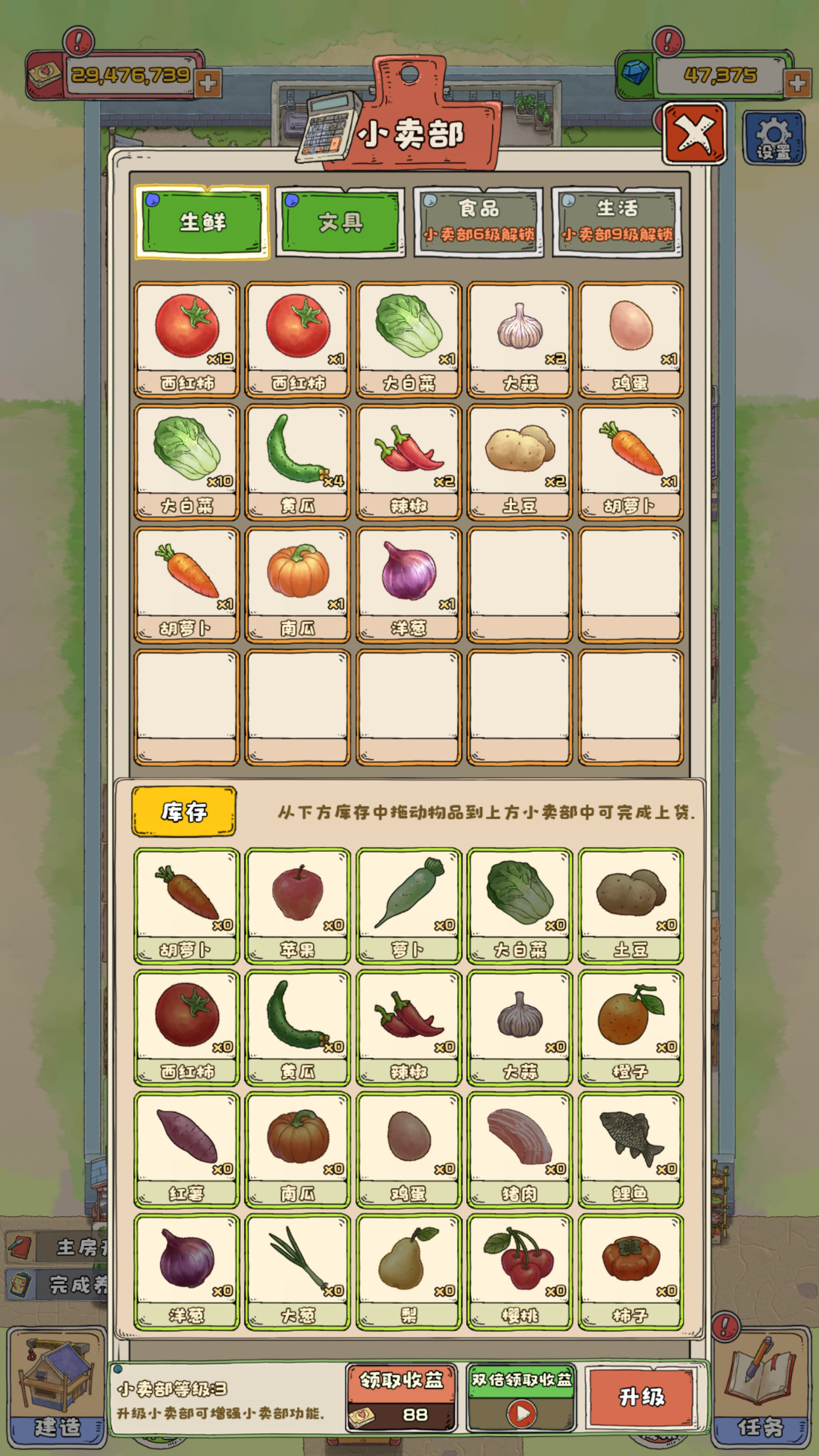Select the 樱桃 inventory slot
The image size is (819, 1456).
(519, 1272)
